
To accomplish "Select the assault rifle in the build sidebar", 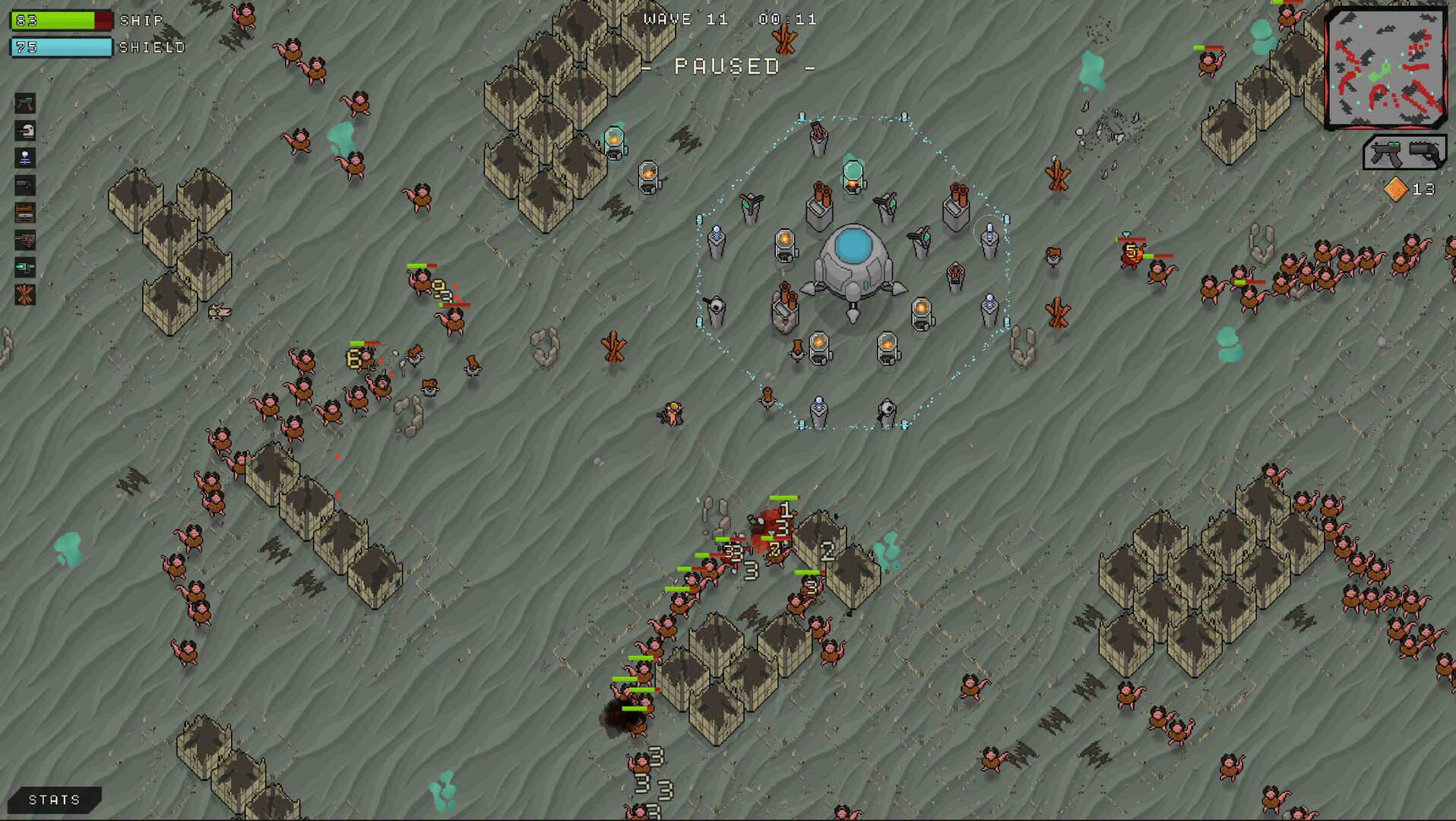I will click(25, 104).
